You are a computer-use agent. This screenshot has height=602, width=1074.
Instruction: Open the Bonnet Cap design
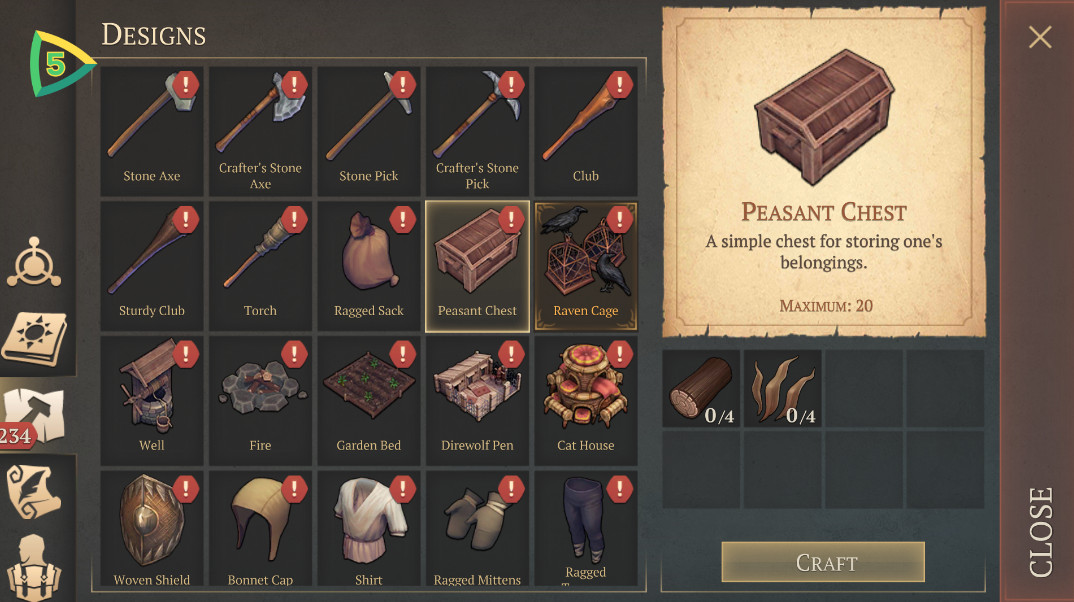pos(260,530)
